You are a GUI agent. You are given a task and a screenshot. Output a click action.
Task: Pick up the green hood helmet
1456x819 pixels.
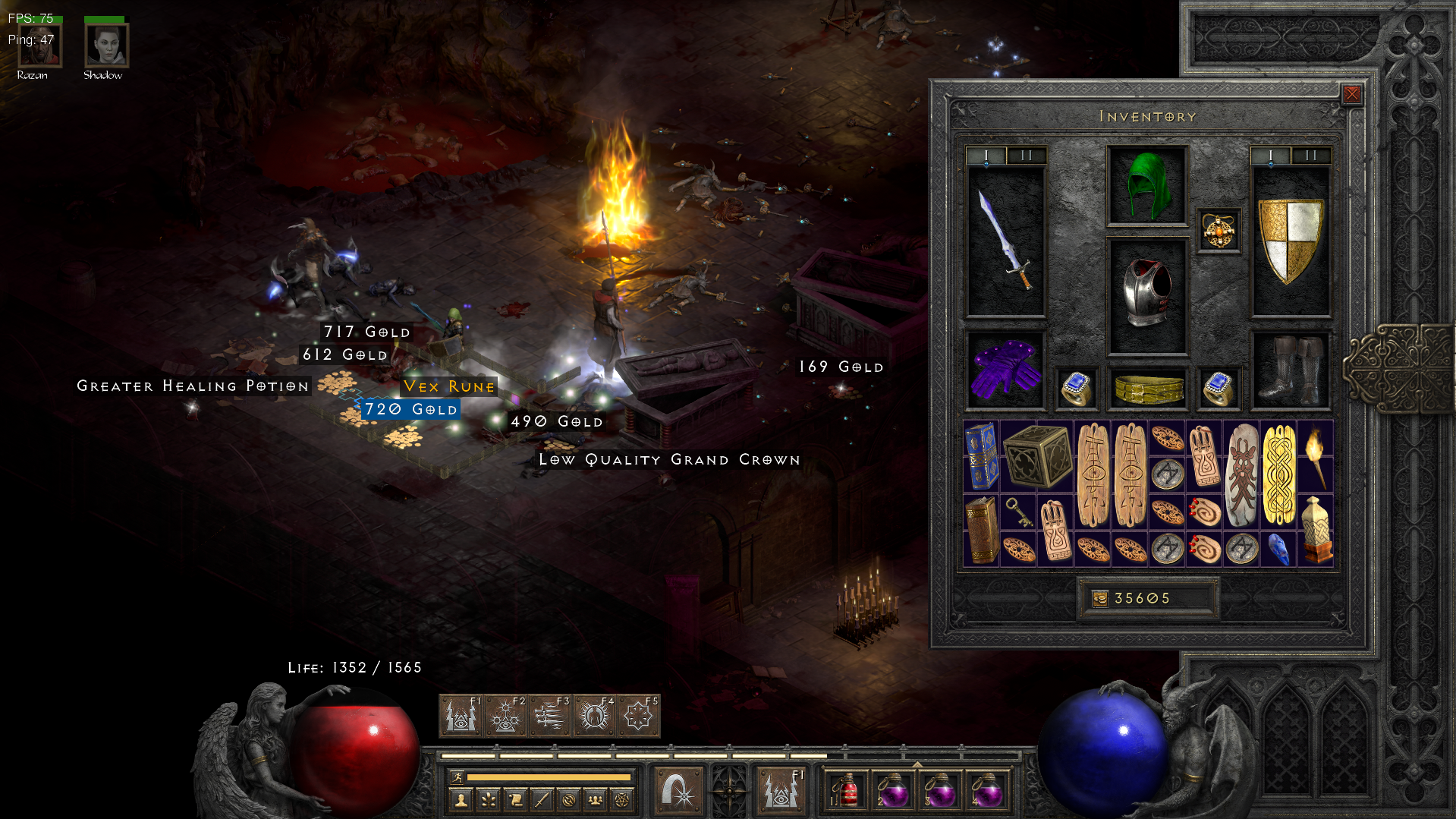click(x=1146, y=186)
